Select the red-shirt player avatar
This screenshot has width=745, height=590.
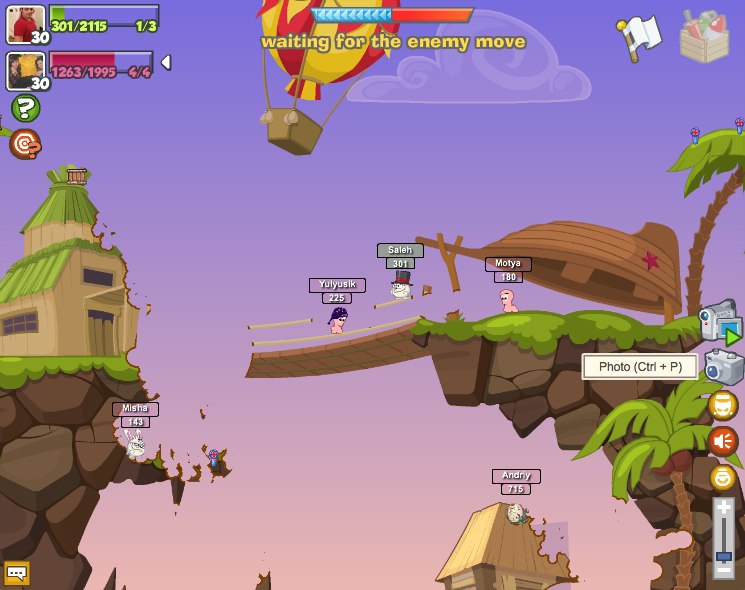click(26, 24)
